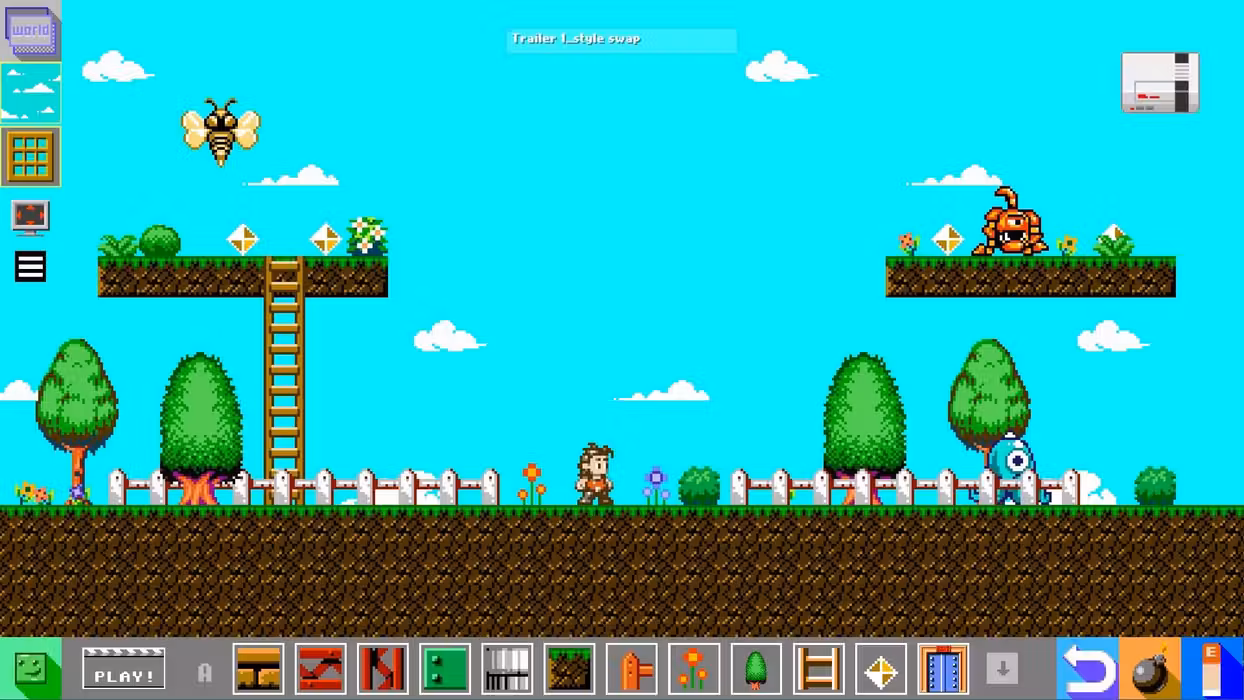The width and height of the screenshot is (1244, 700).
Task: Click the grey down-arrow palette button
Action: tap(1002, 669)
